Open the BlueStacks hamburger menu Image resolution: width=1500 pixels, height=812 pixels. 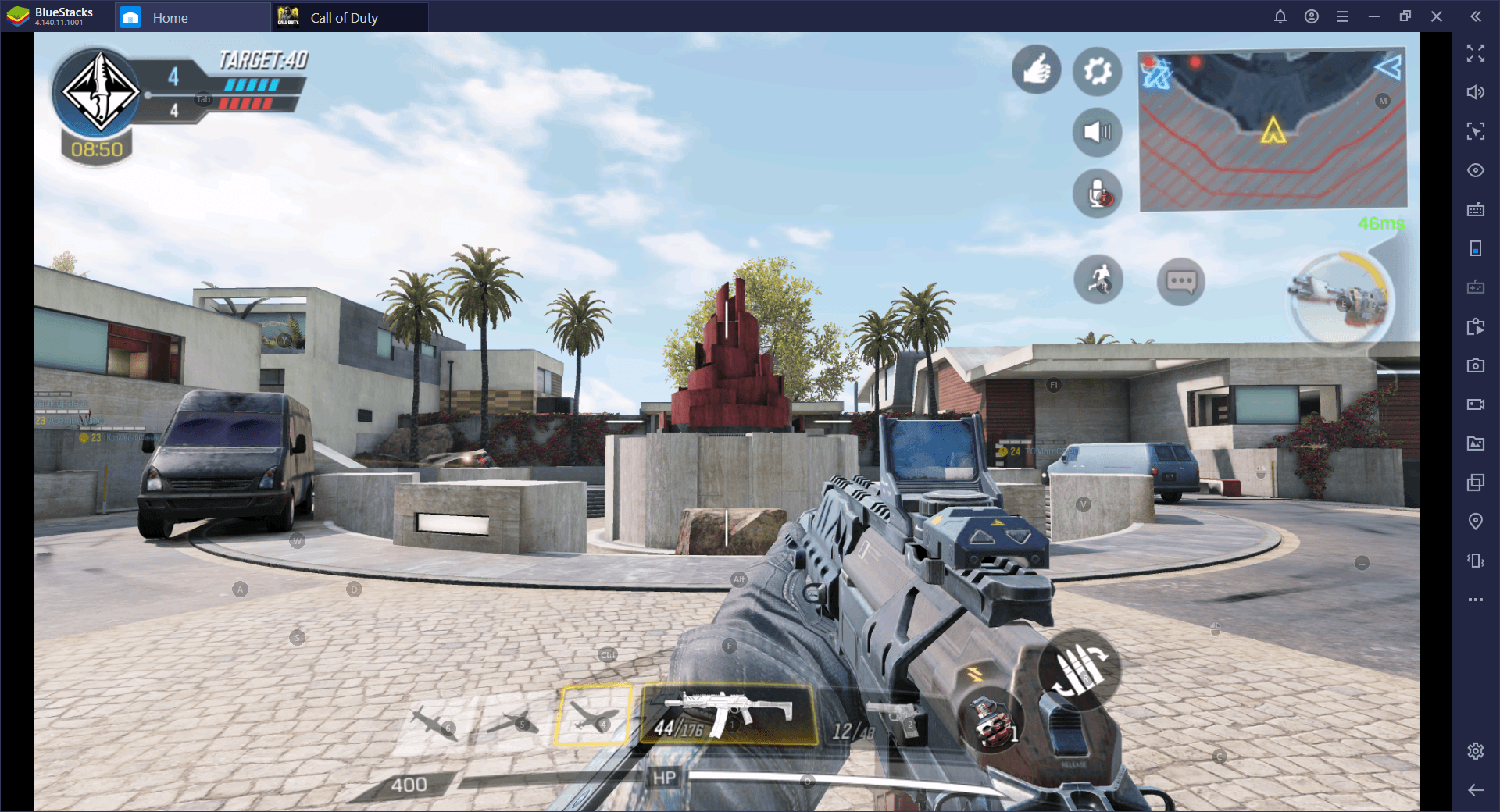(1344, 16)
